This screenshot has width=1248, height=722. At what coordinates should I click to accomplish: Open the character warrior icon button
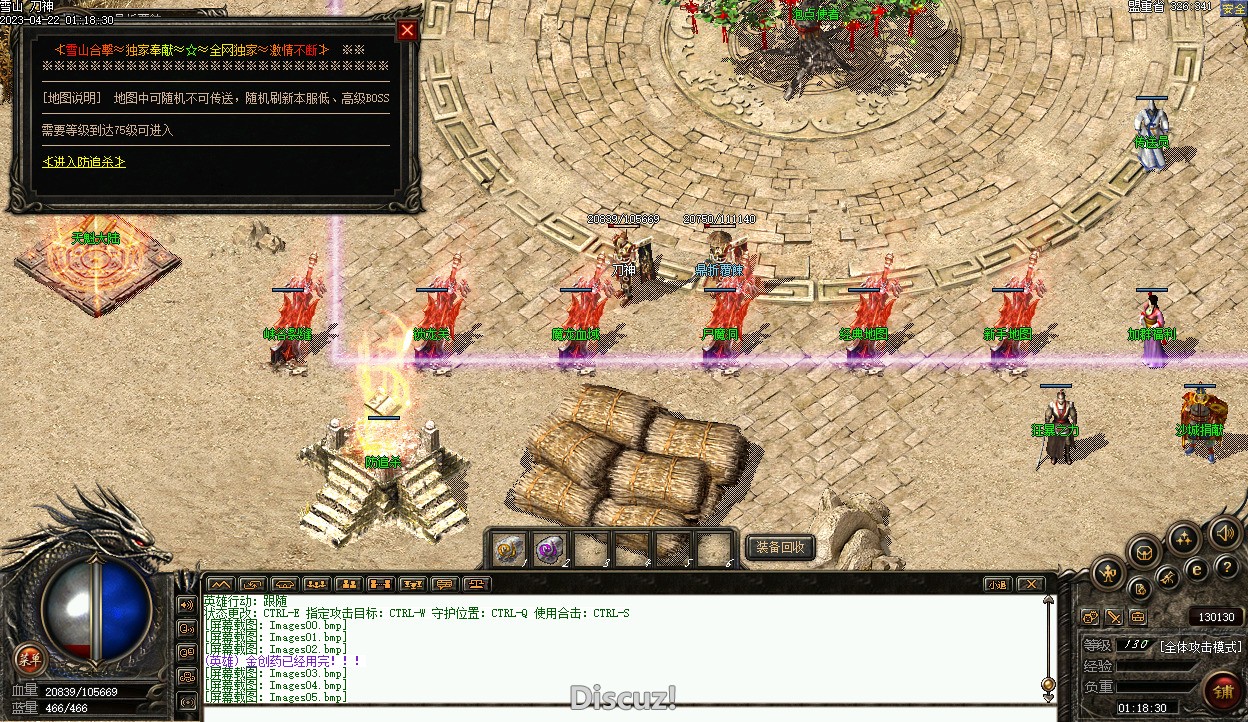(x=1107, y=573)
